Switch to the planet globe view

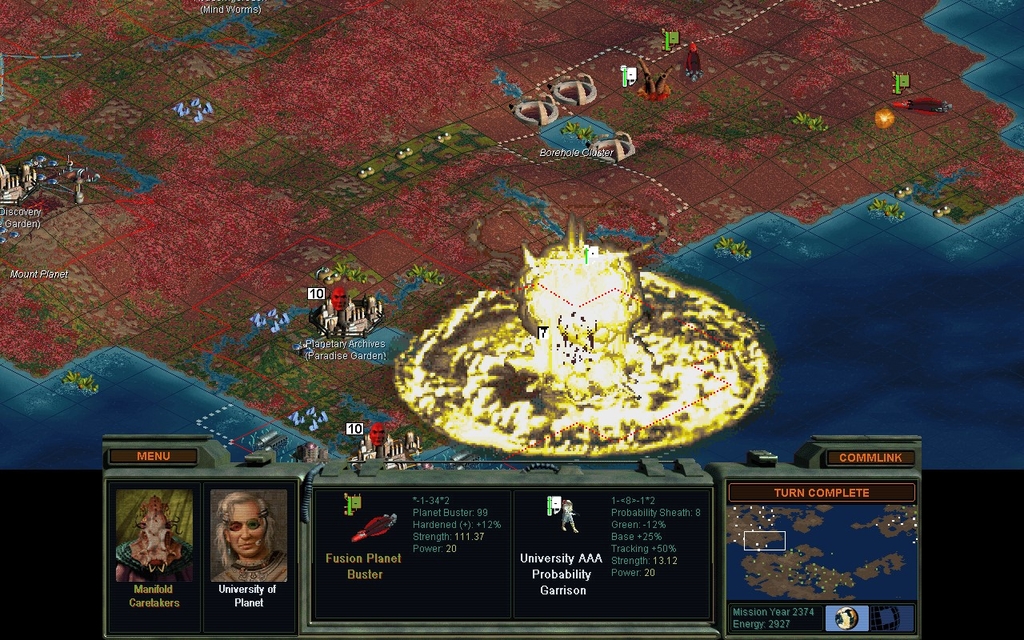tap(847, 617)
